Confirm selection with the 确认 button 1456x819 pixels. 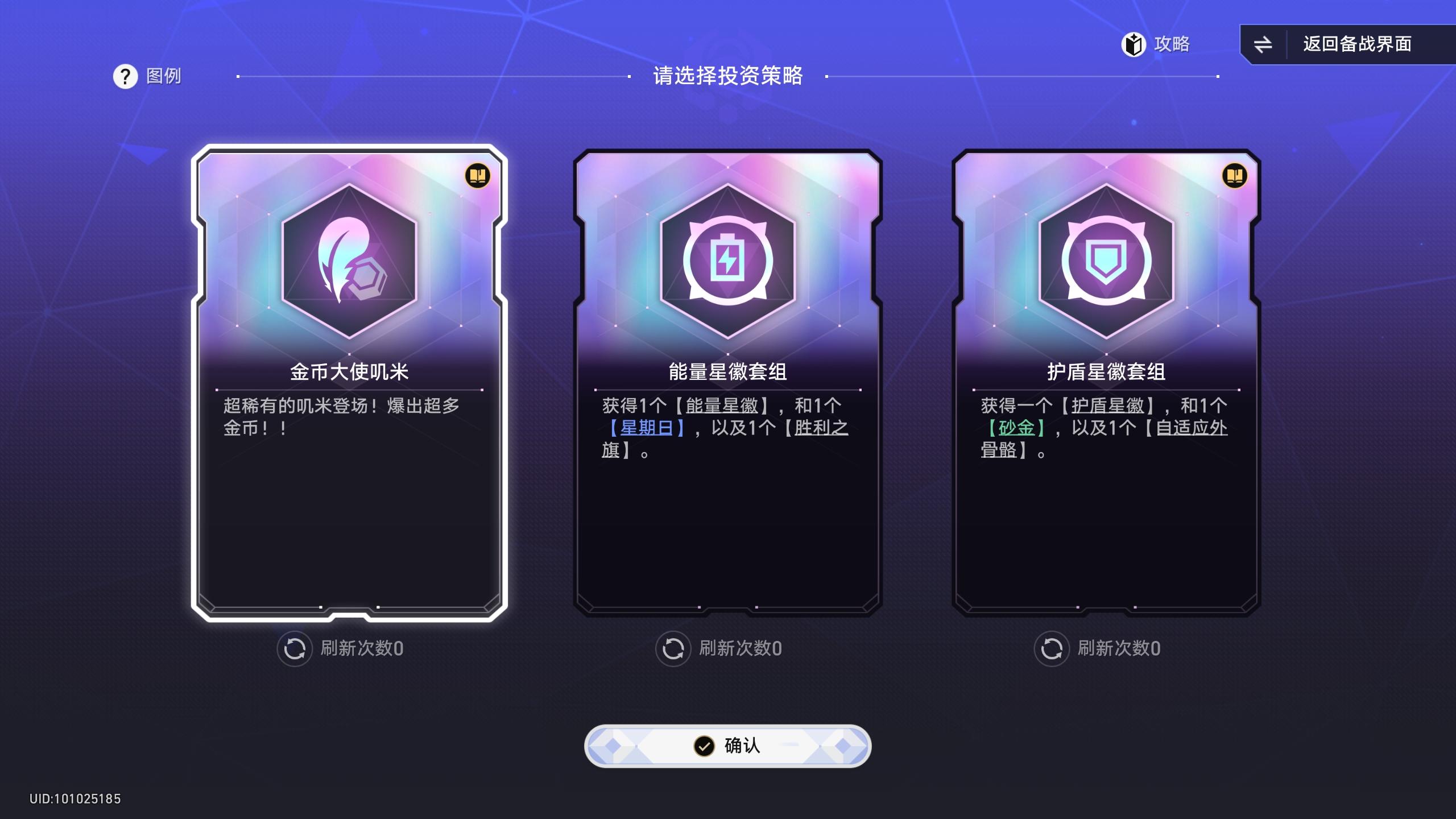[x=728, y=747]
